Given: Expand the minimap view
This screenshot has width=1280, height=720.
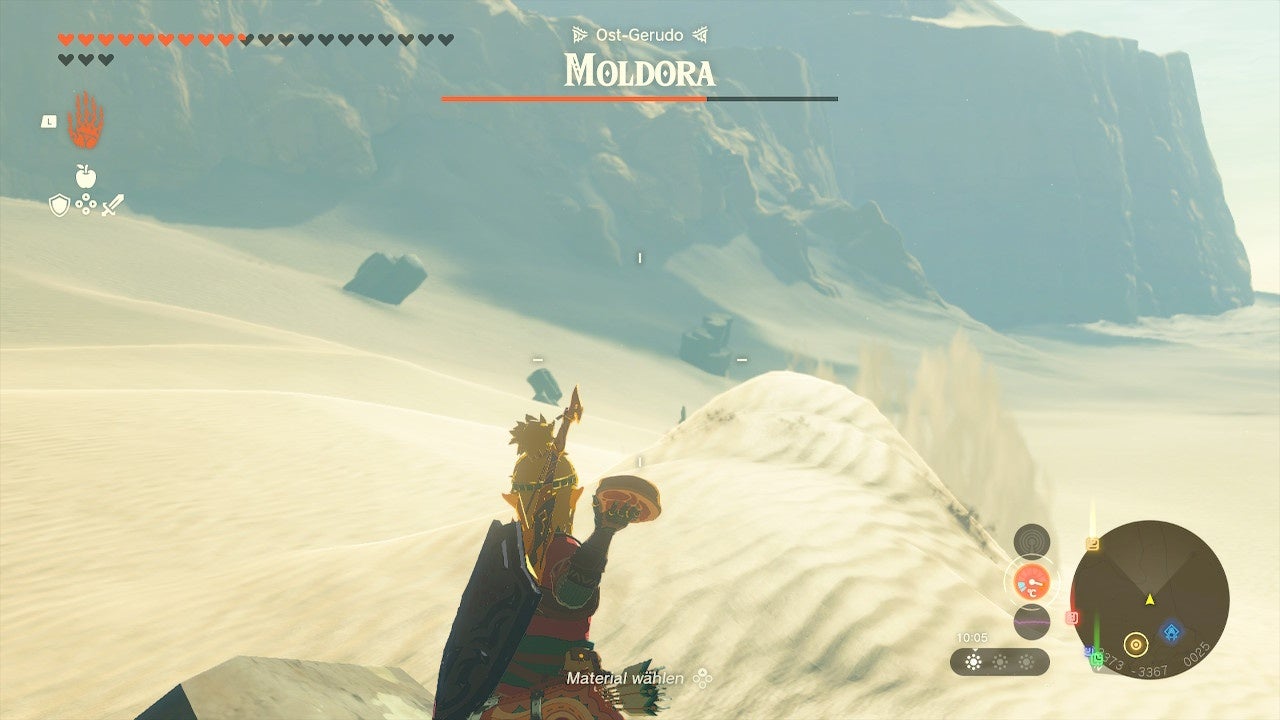Looking at the screenshot, I should (1150, 600).
